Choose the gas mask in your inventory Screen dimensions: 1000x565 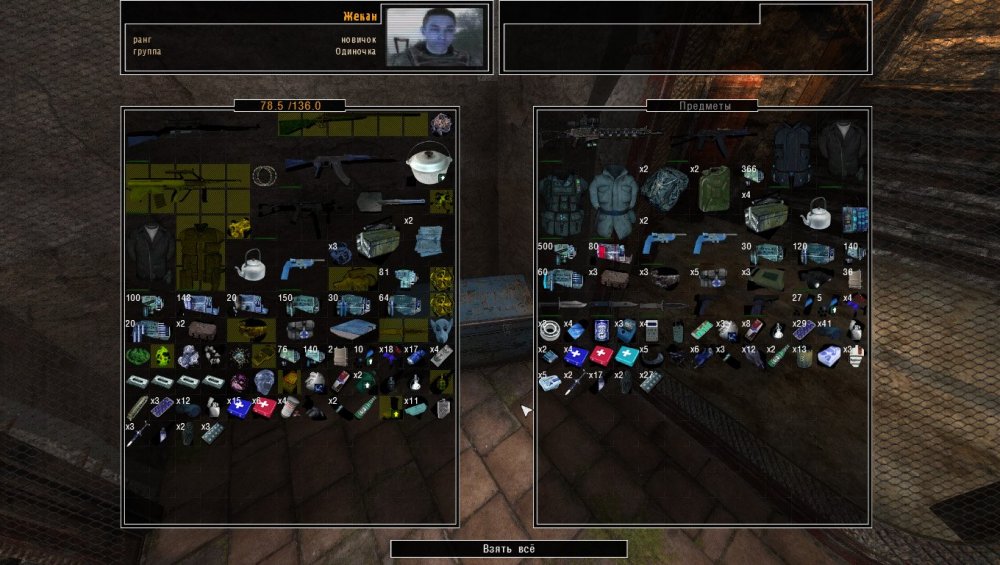(x=439, y=329)
